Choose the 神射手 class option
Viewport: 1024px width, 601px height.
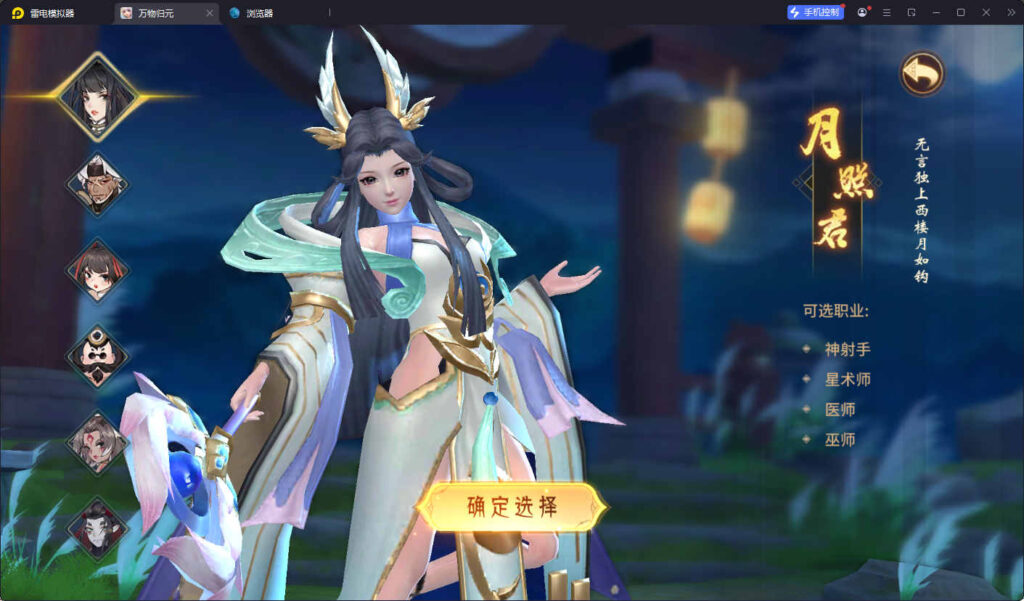[847, 349]
